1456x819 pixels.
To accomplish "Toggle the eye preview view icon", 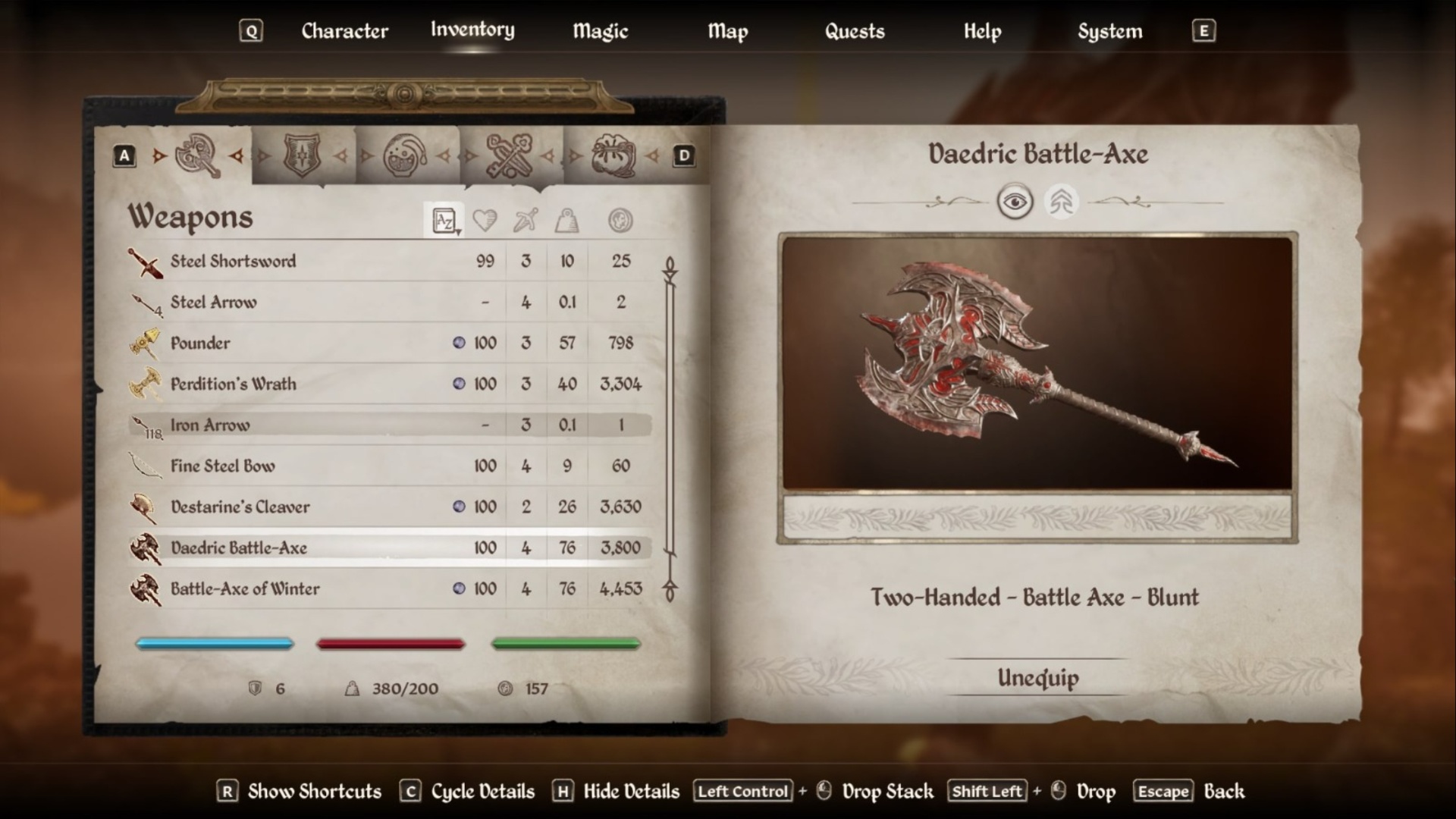I will [x=1015, y=202].
